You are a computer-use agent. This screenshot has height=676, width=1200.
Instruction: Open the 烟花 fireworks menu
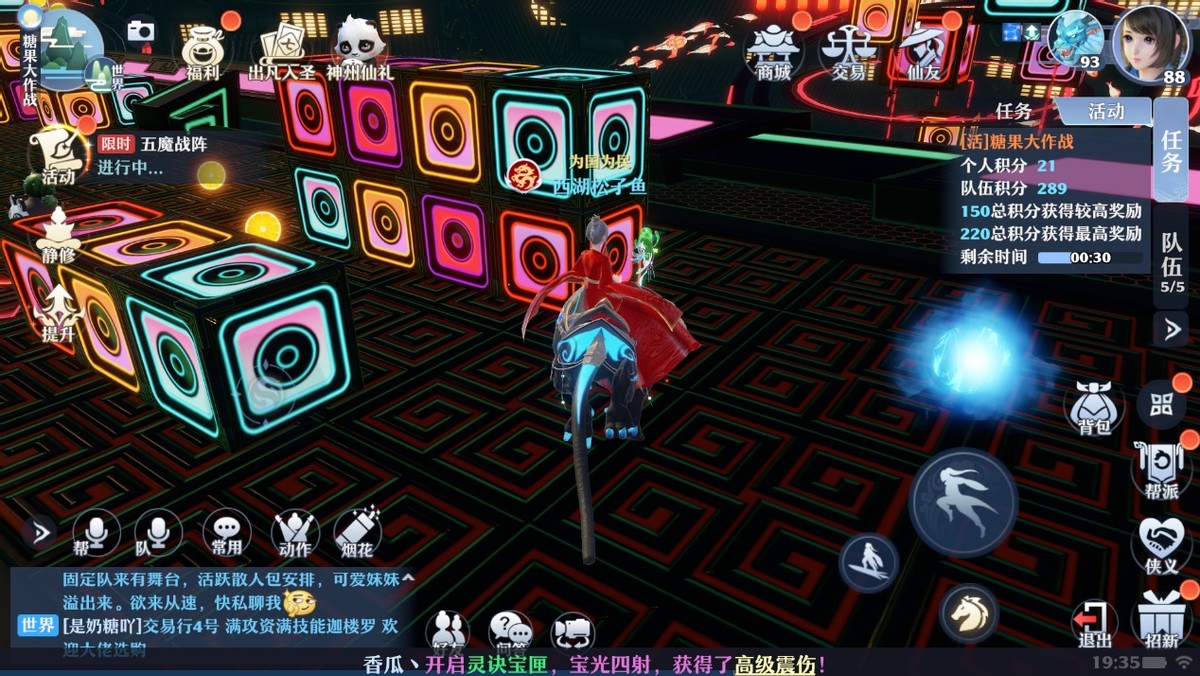pyautogui.click(x=357, y=532)
